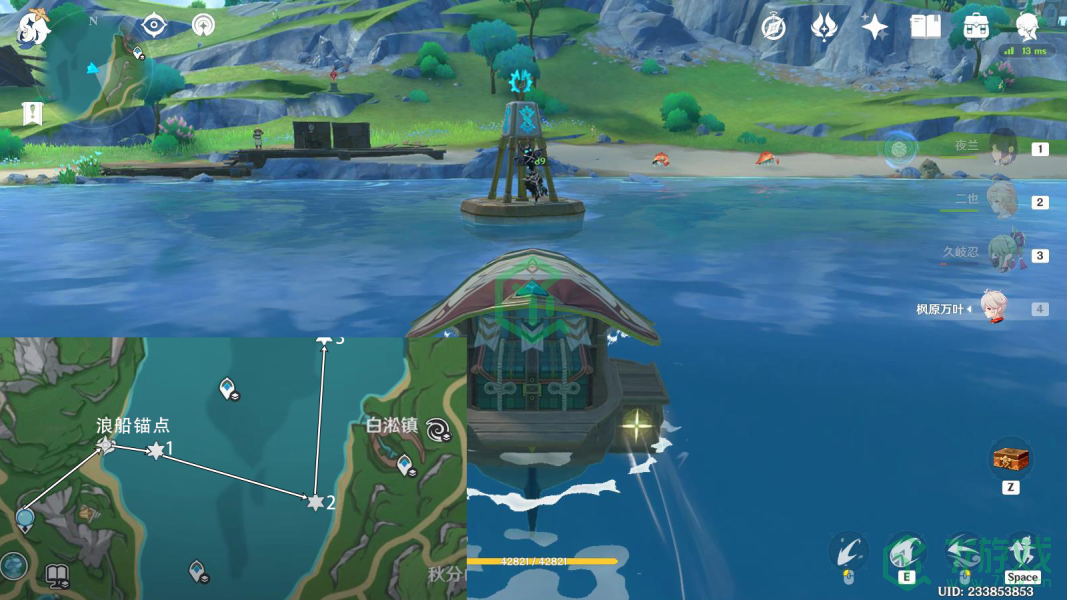Click the circular icon right of the eye
Image resolution: width=1067 pixels, height=600 pixels.
coord(203,25)
